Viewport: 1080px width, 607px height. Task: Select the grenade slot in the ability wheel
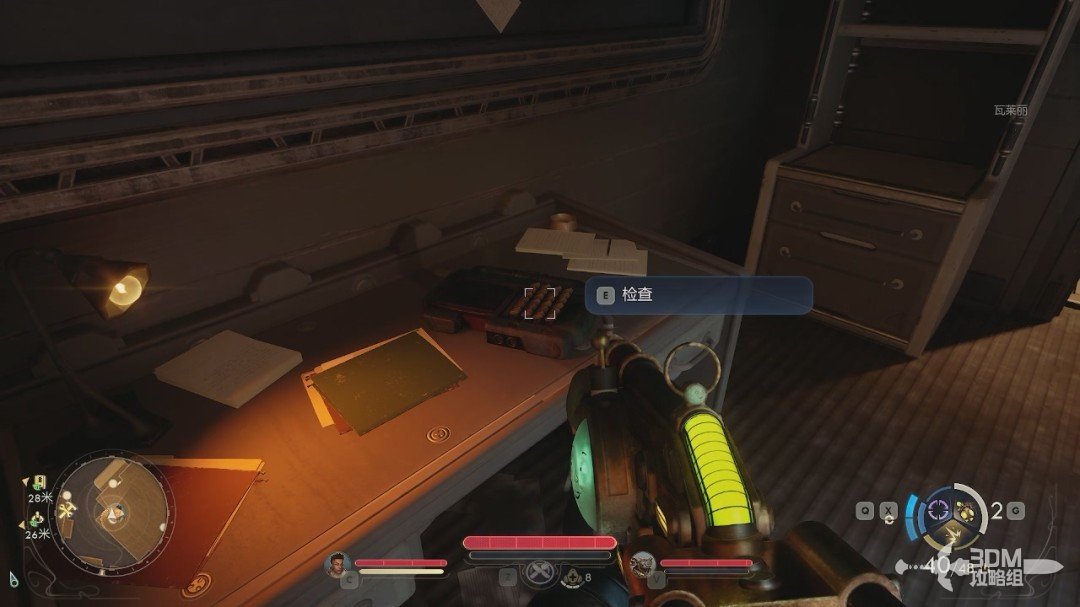click(966, 512)
